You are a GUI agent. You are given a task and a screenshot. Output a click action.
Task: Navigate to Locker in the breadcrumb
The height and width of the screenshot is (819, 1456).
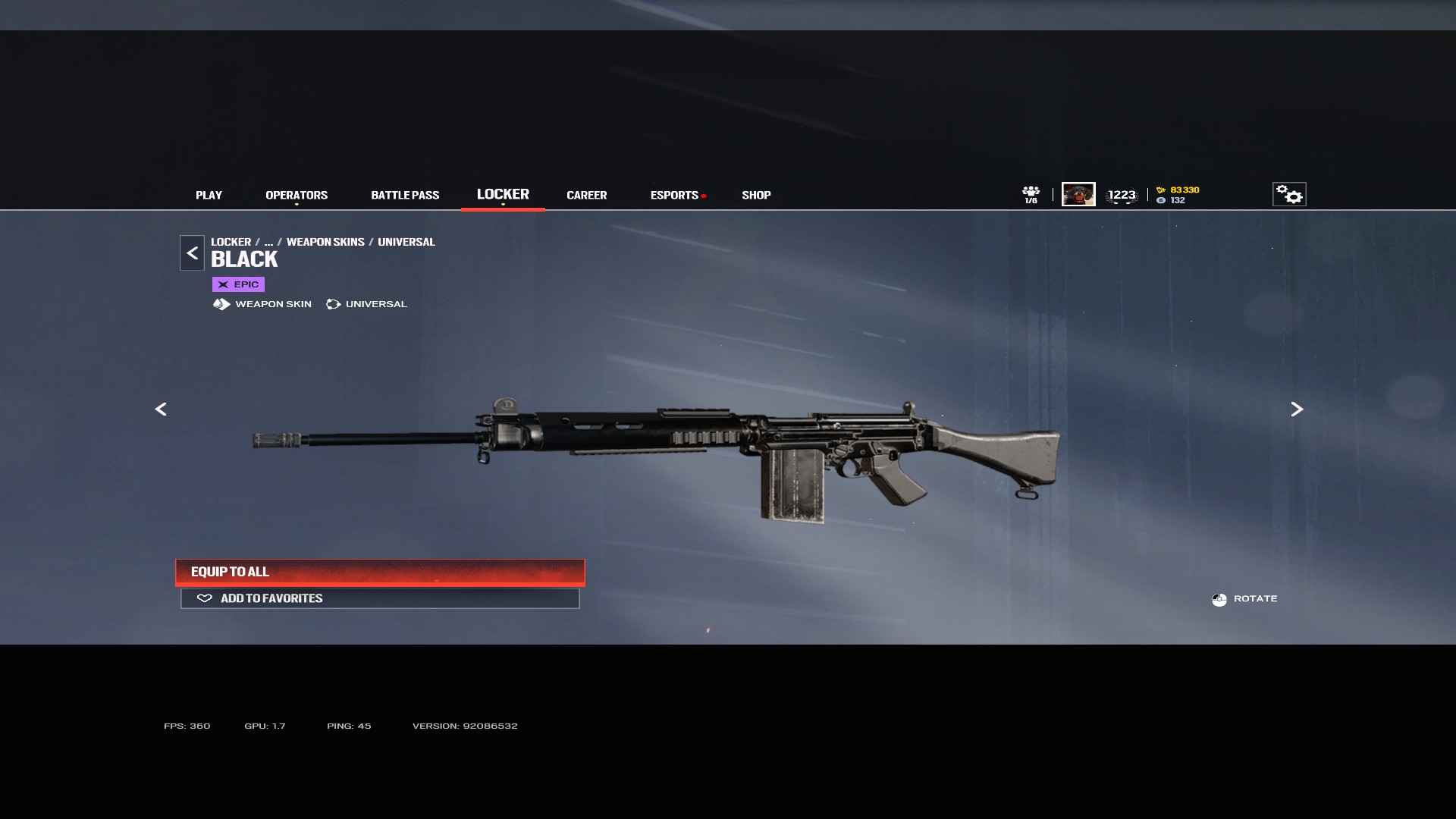pyautogui.click(x=231, y=242)
